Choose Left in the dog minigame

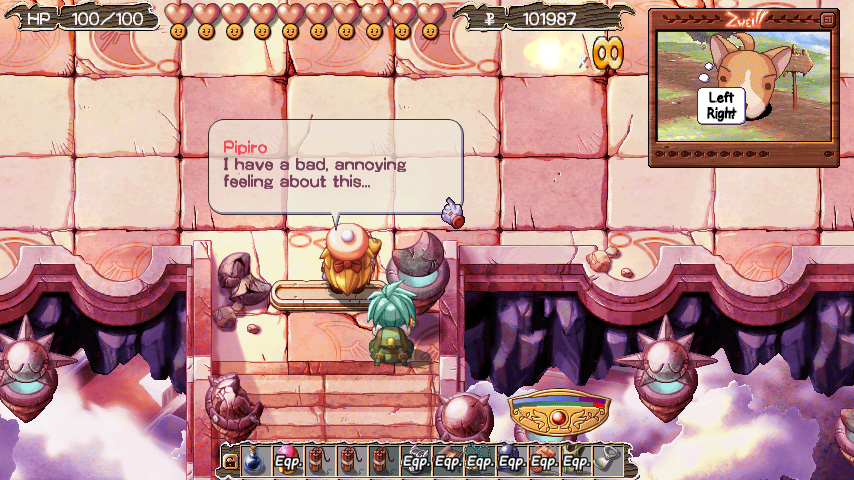[721, 98]
